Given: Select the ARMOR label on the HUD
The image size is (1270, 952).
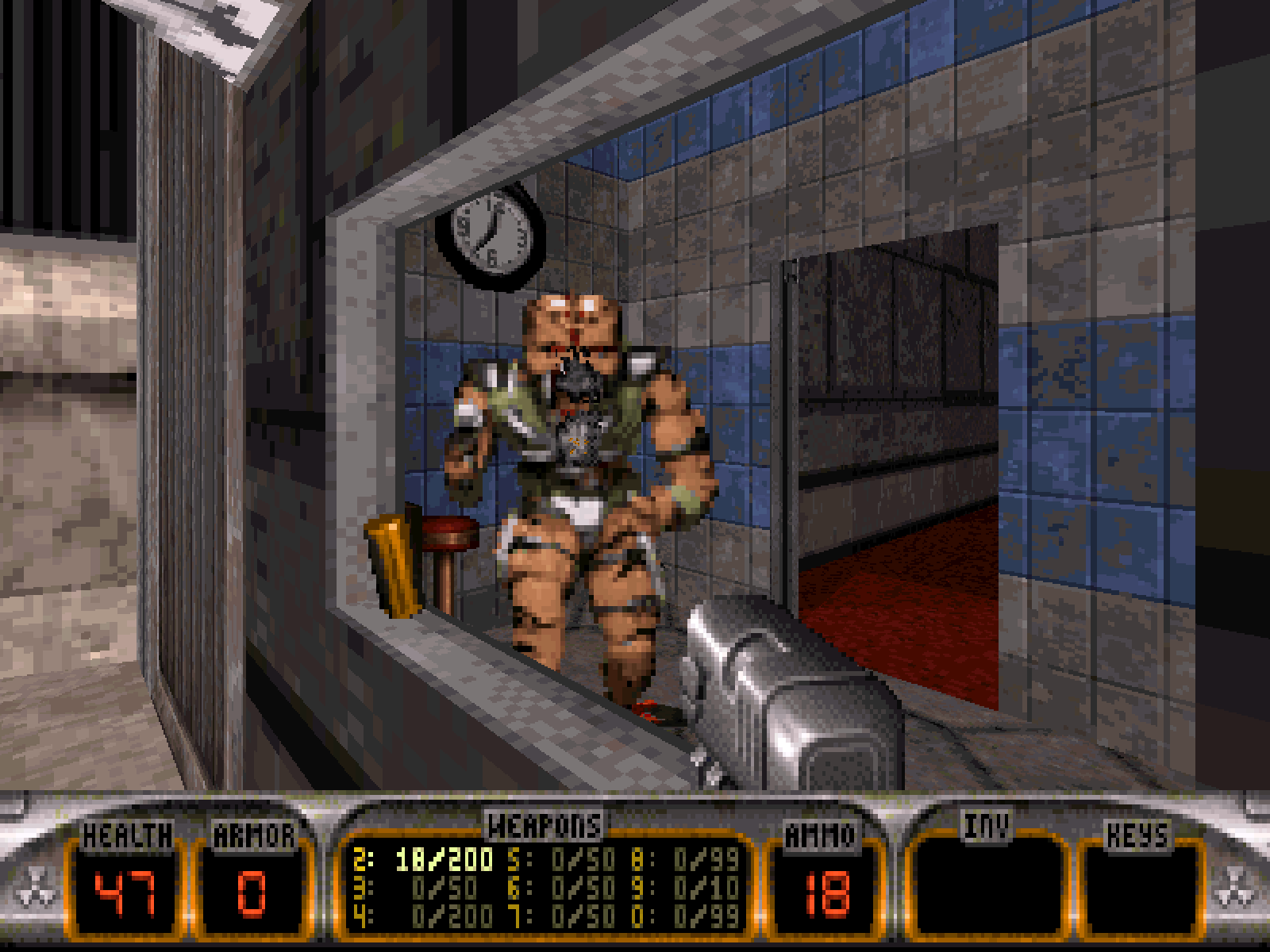Looking at the screenshot, I should (x=256, y=835).
